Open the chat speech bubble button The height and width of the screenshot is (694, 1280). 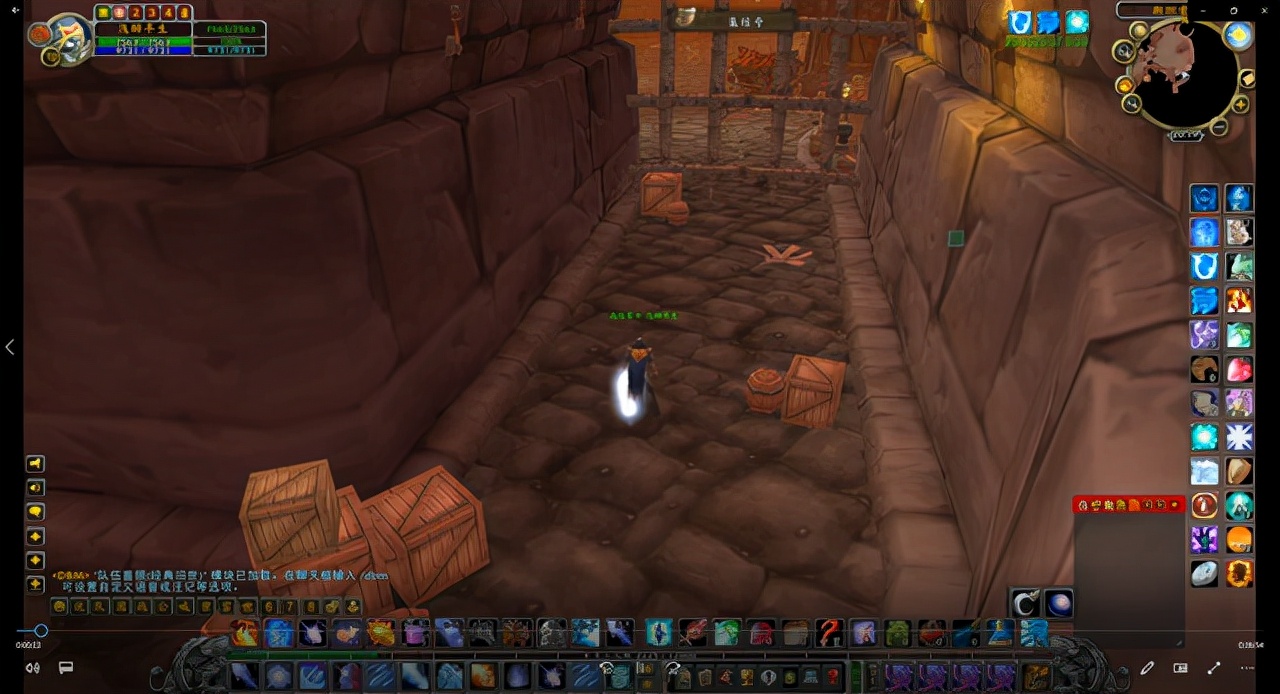(35, 512)
